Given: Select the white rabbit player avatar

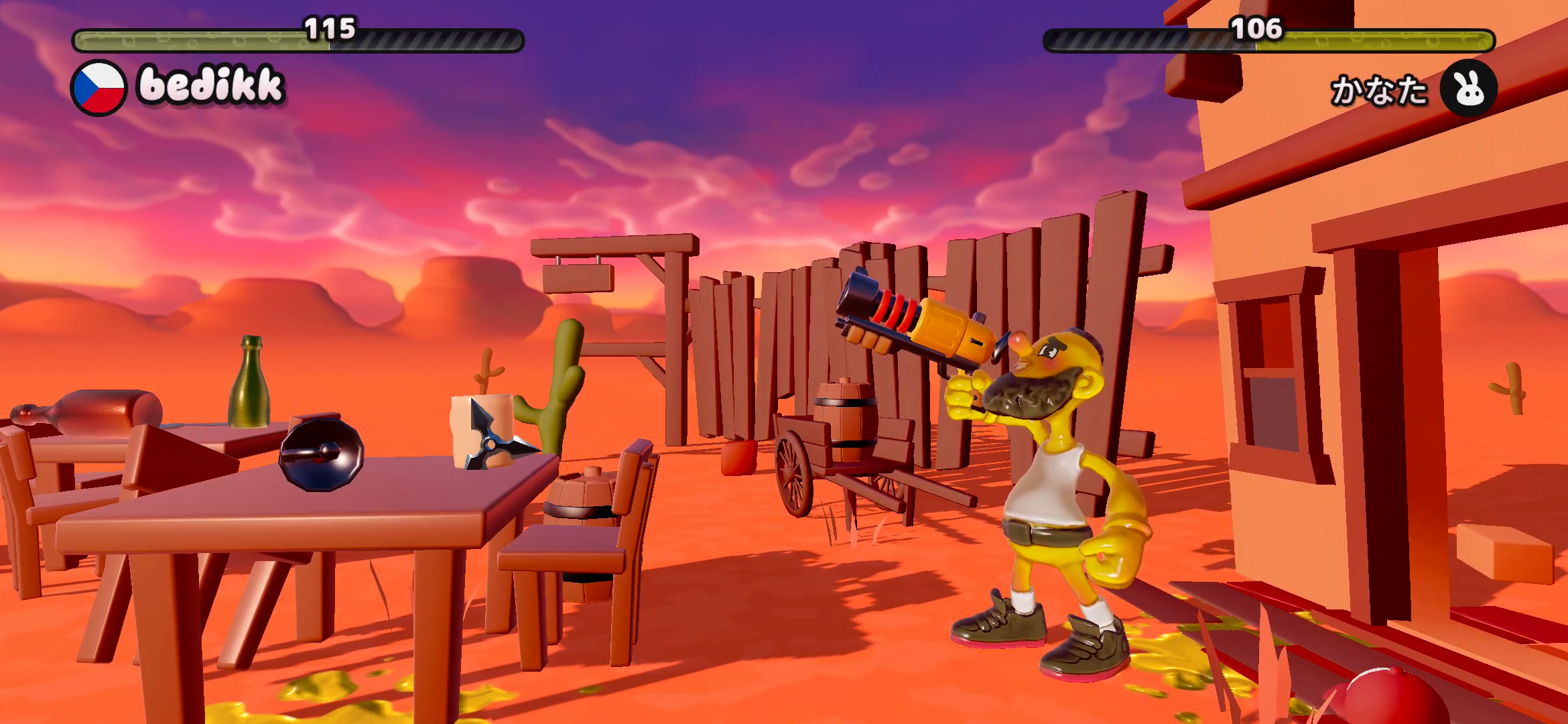Looking at the screenshot, I should (1468, 88).
